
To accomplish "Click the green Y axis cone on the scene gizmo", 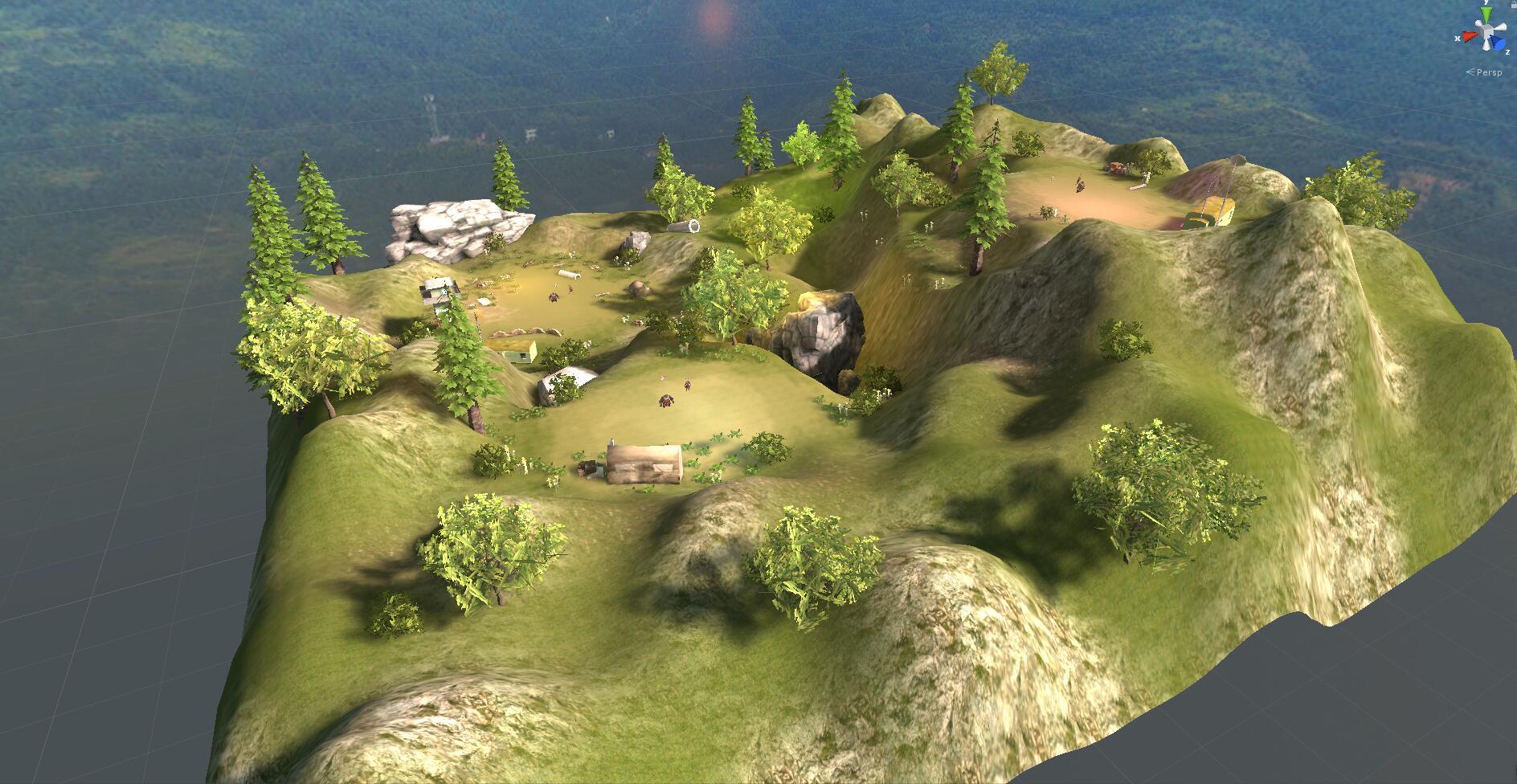I will coord(1486,13).
